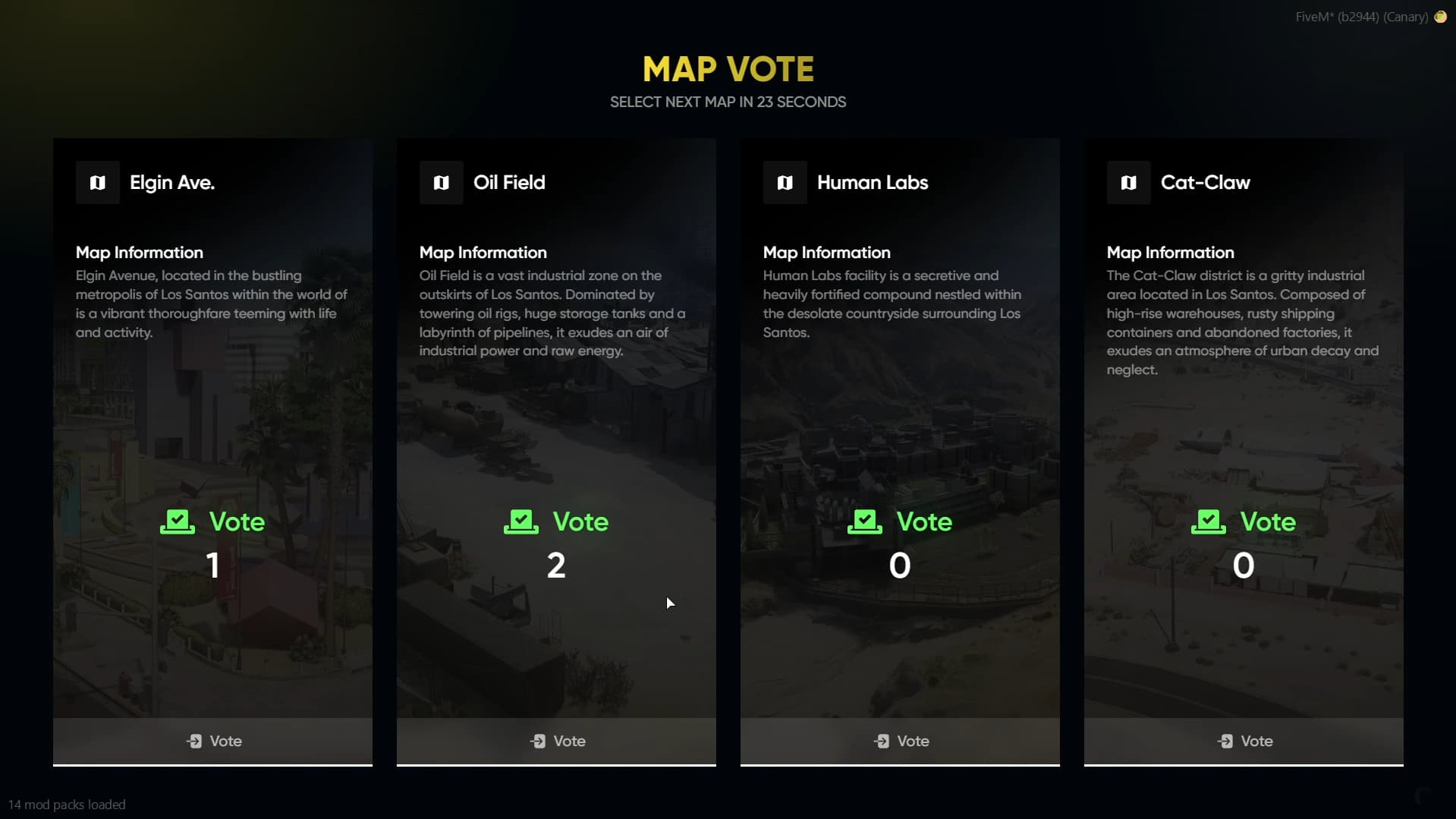Vote for the Cat-Claw district map
The height and width of the screenshot is (819, 1456).
tap(1244, 741)
